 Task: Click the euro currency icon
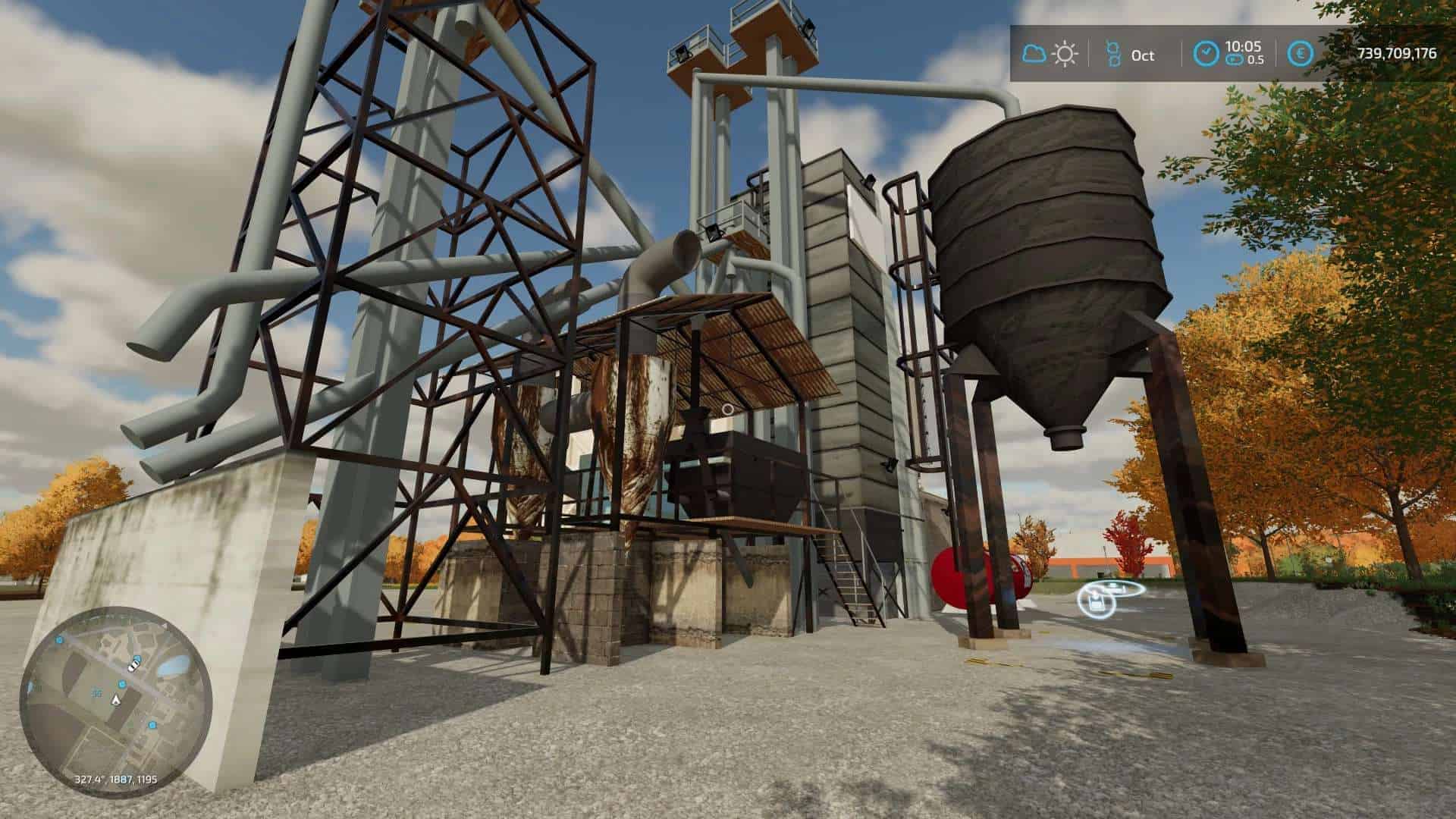pos(1301,54)
